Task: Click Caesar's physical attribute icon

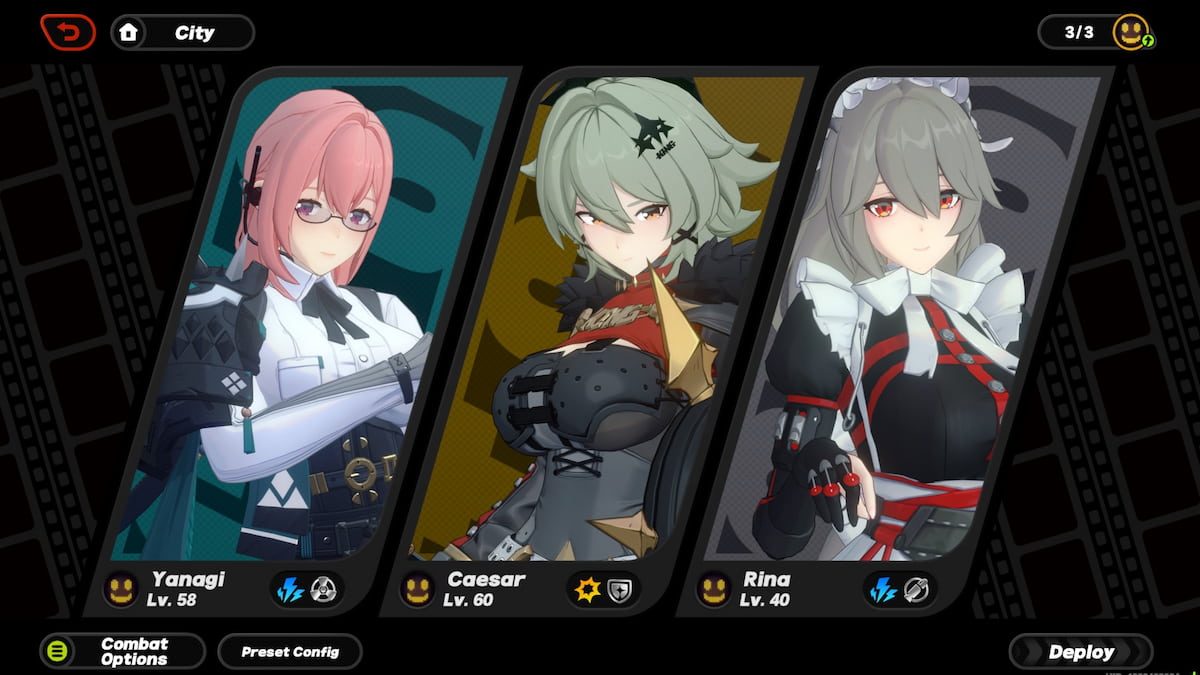Action: (x=587, y=590)
